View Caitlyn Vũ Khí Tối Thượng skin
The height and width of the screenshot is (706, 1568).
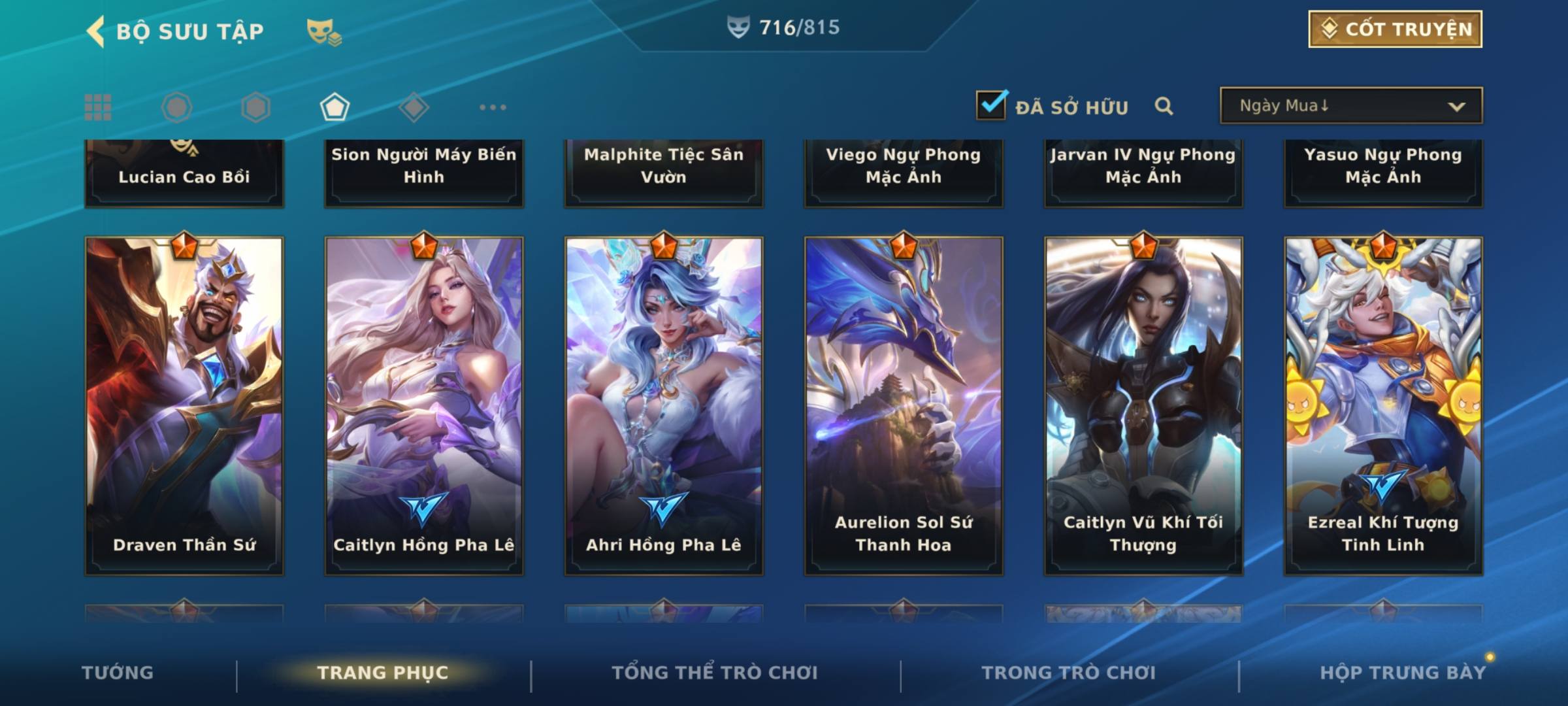pyautogui.click(x=1143, y=405)
